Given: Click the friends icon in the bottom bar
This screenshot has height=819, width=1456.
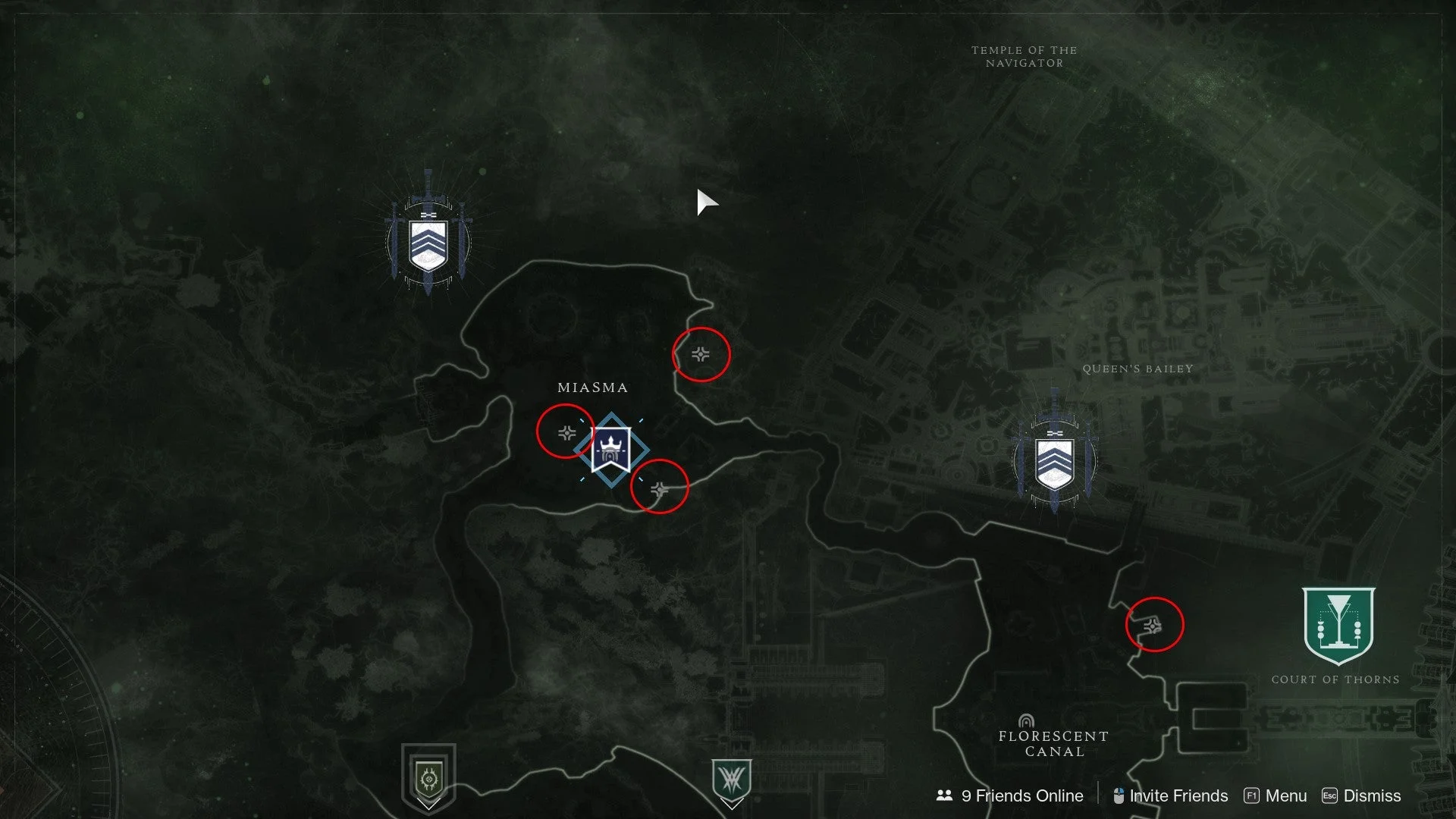Looking at the screenshot, I should pyautogui.click(x=943, y=795).
